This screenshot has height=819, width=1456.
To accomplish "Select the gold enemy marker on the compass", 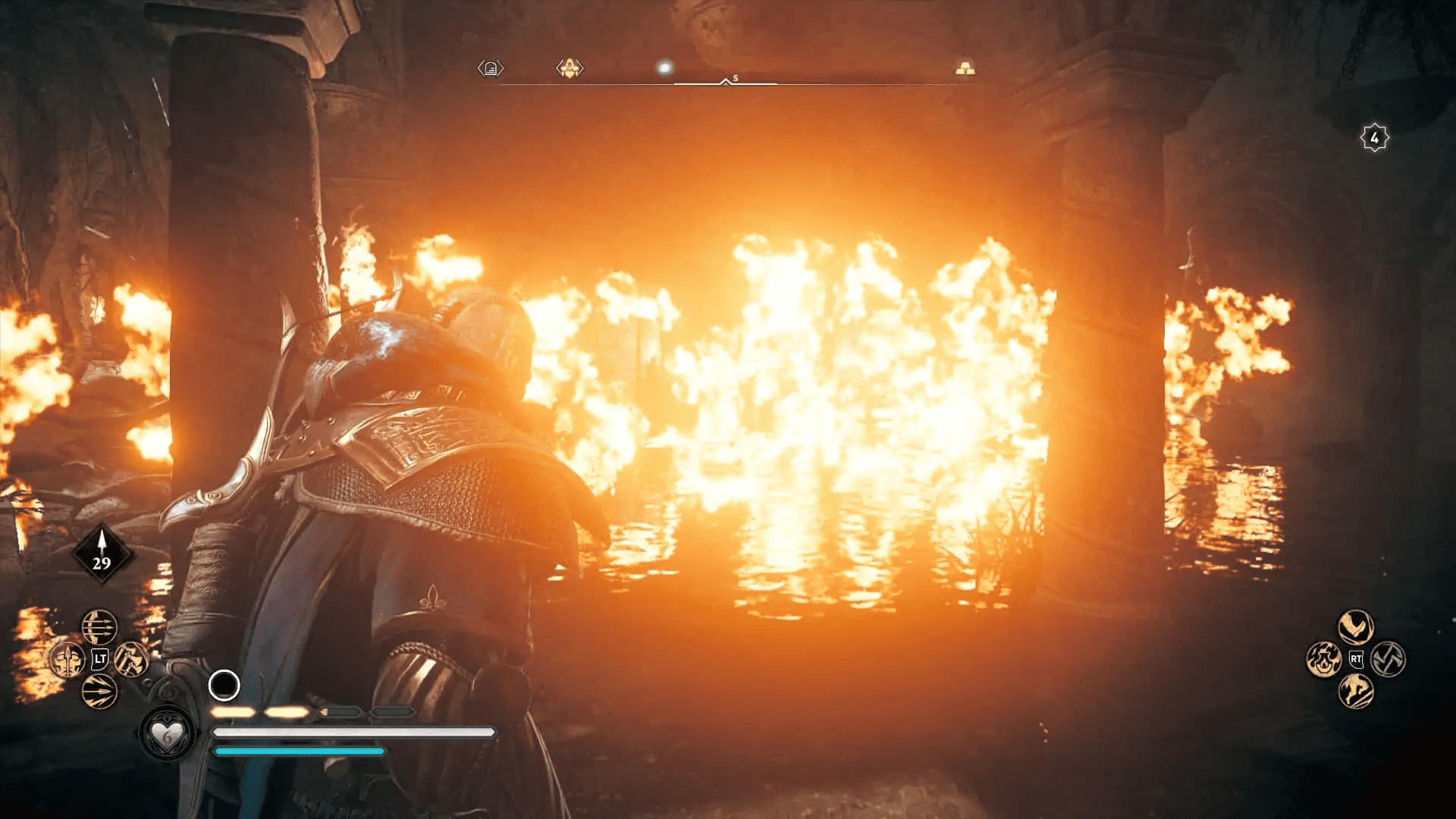I will coord(570,68).
